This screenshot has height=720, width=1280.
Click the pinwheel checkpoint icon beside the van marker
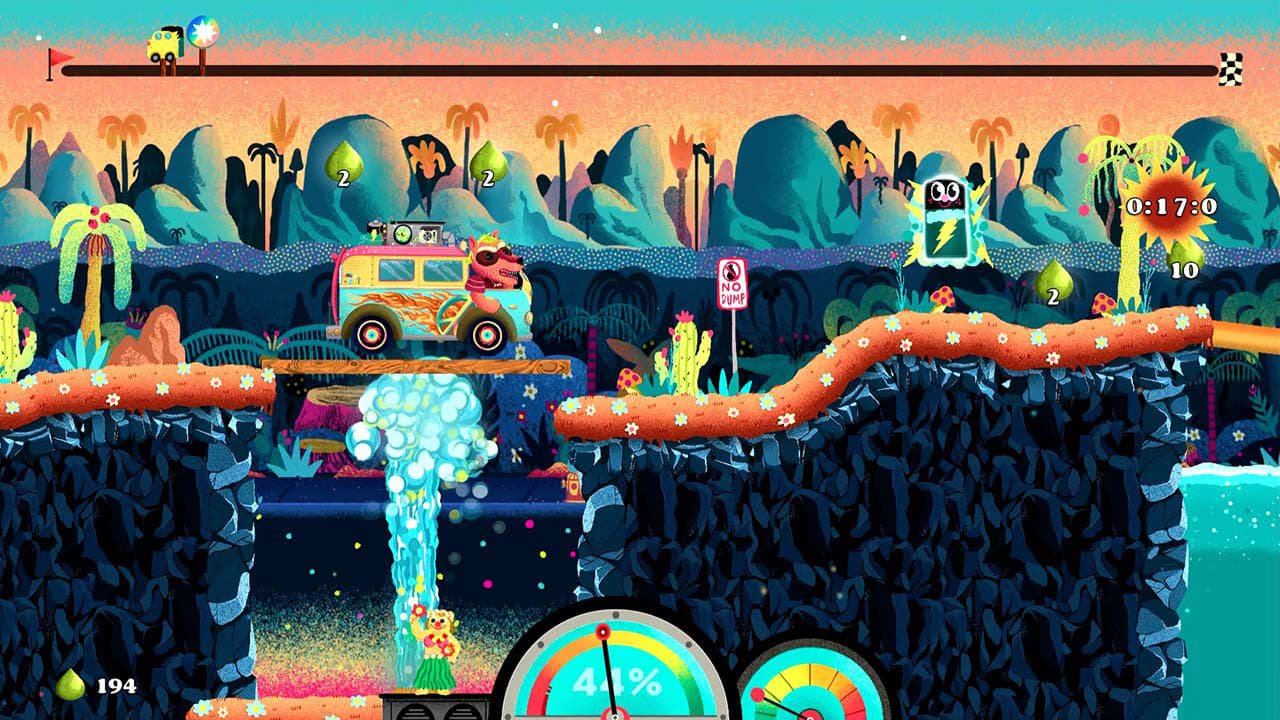[x=203, y=32]
